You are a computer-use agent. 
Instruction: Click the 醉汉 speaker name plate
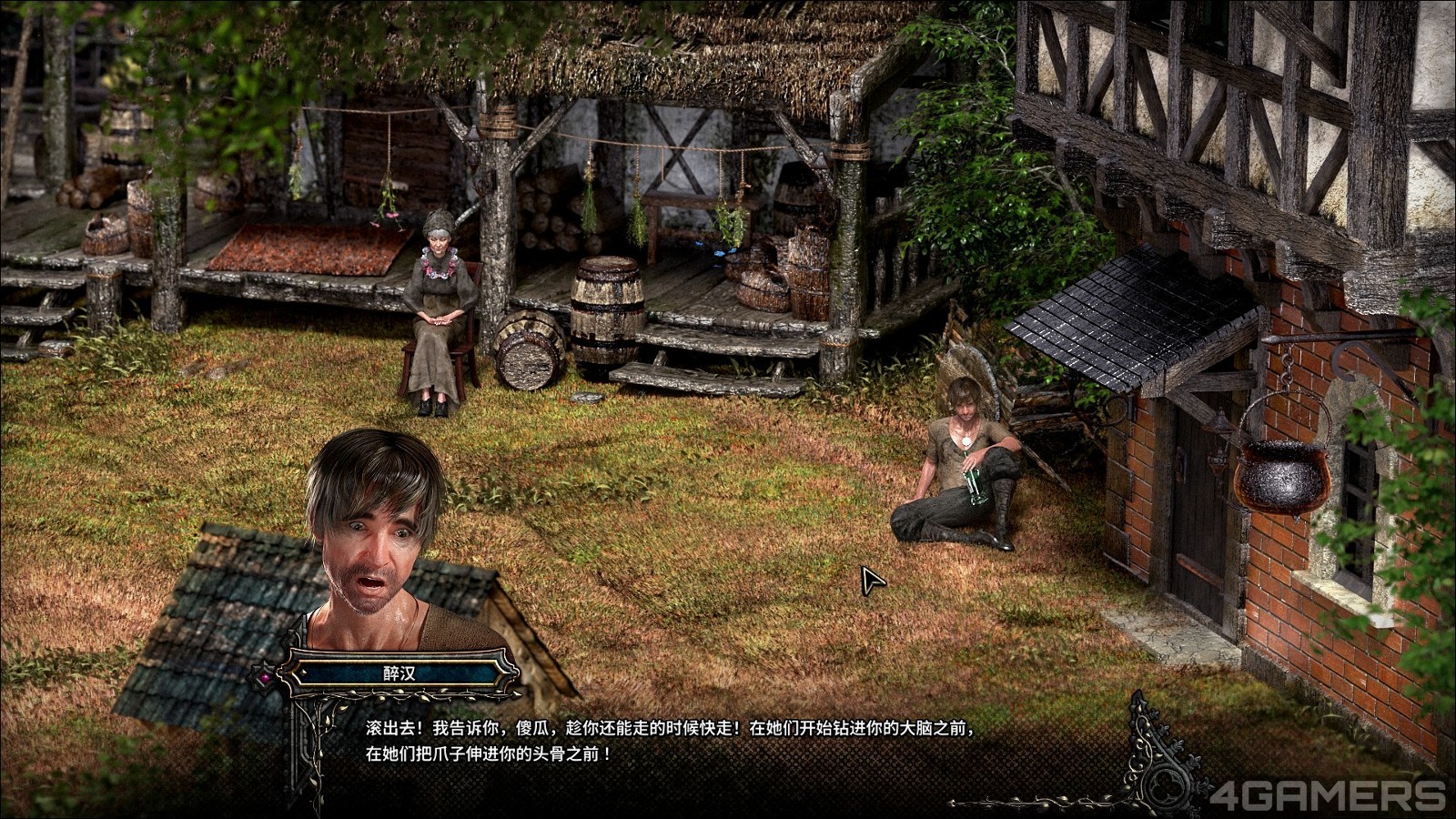point(399,674)
